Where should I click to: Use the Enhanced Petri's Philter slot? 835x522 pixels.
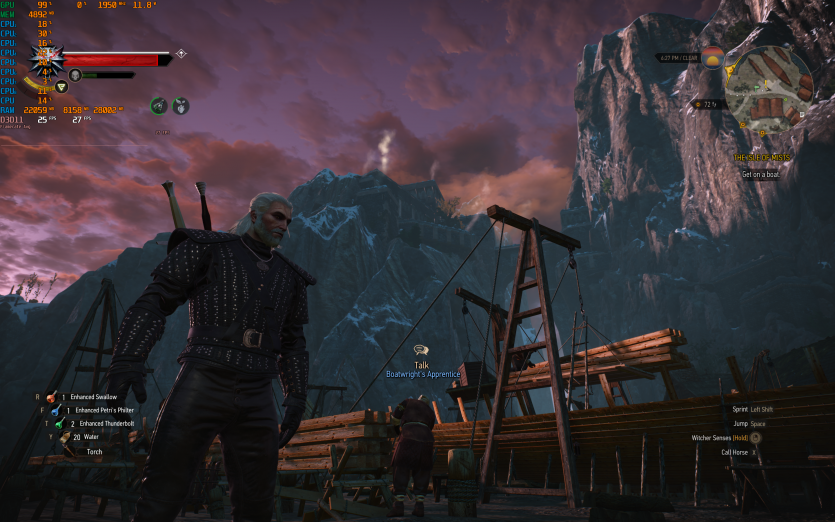[x=52, y=410]
